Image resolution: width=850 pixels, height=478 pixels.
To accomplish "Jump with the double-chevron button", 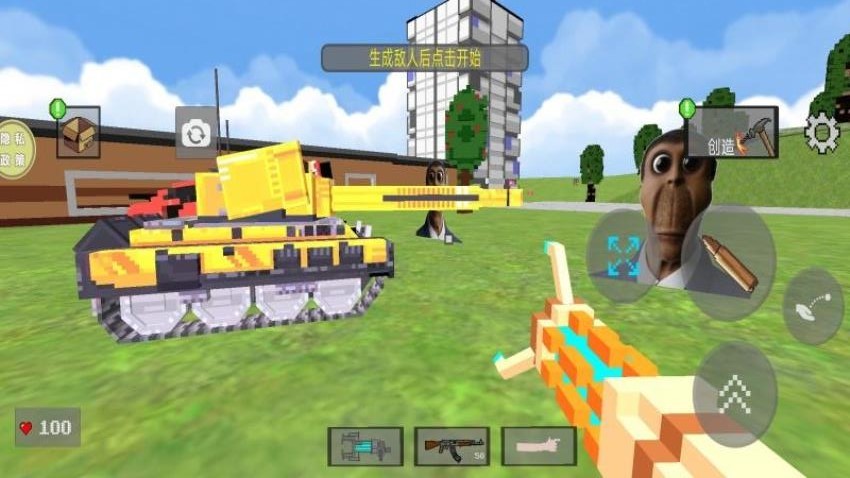I will pyautogui.click(x=734, y=394).
